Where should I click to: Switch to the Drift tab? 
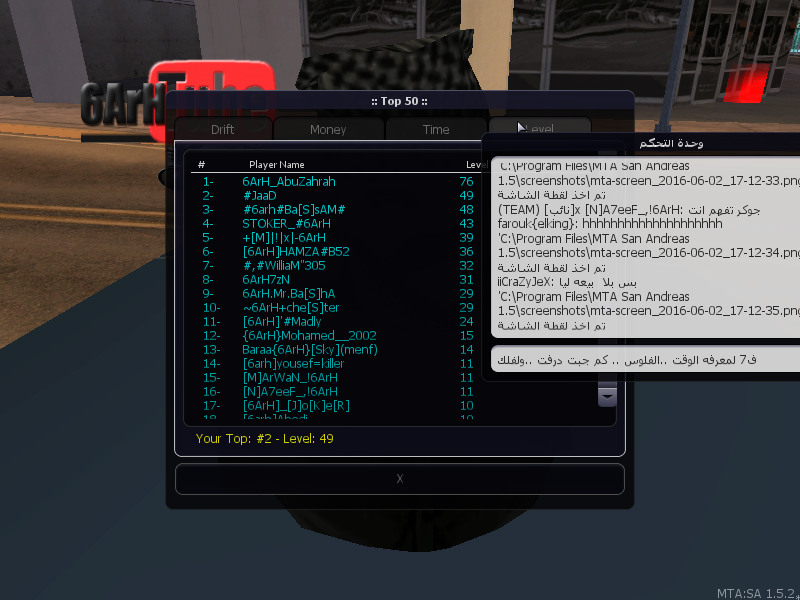[x=222, y=130]
